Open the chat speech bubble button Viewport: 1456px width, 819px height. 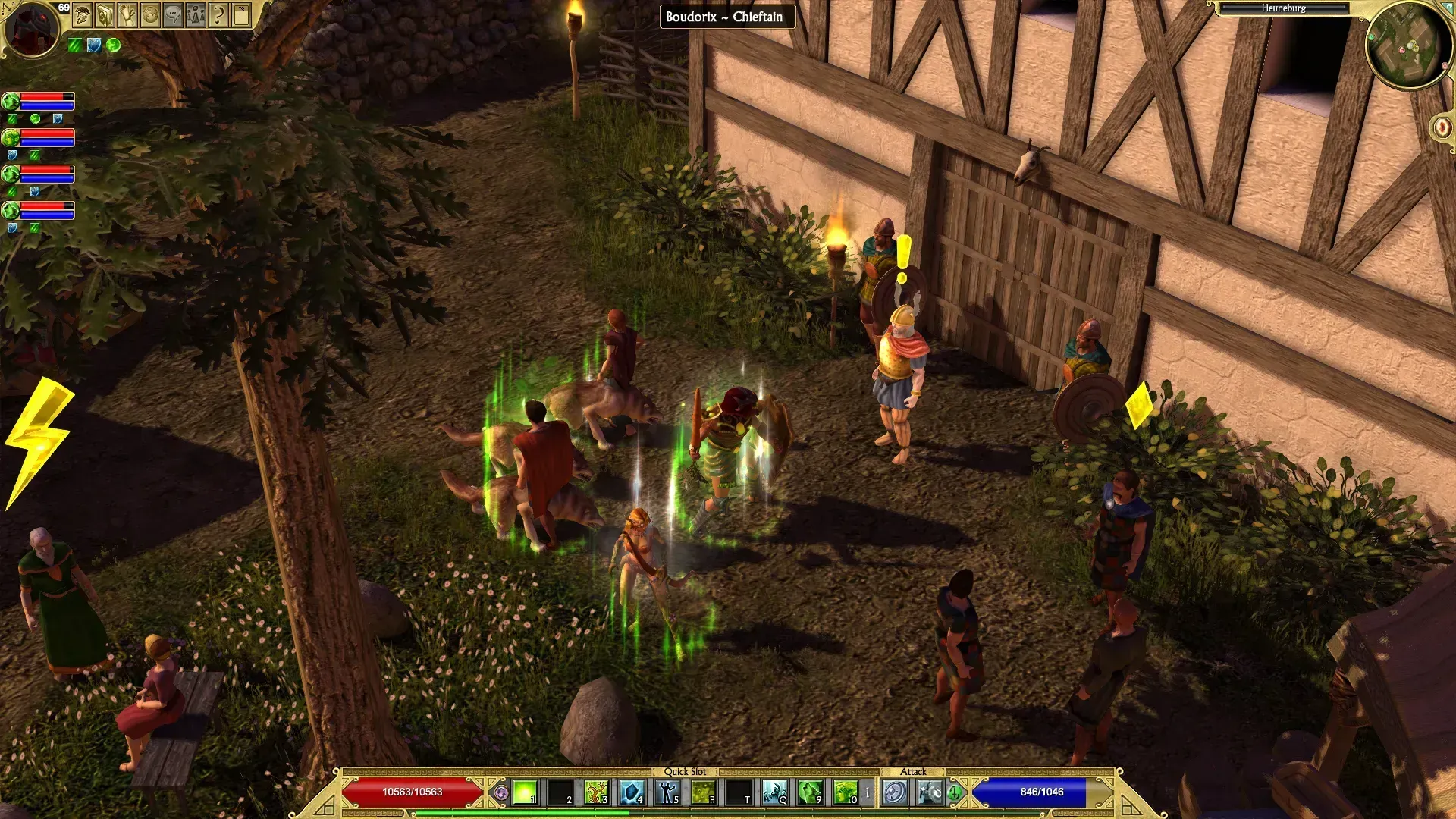click(x=173, y=15)
